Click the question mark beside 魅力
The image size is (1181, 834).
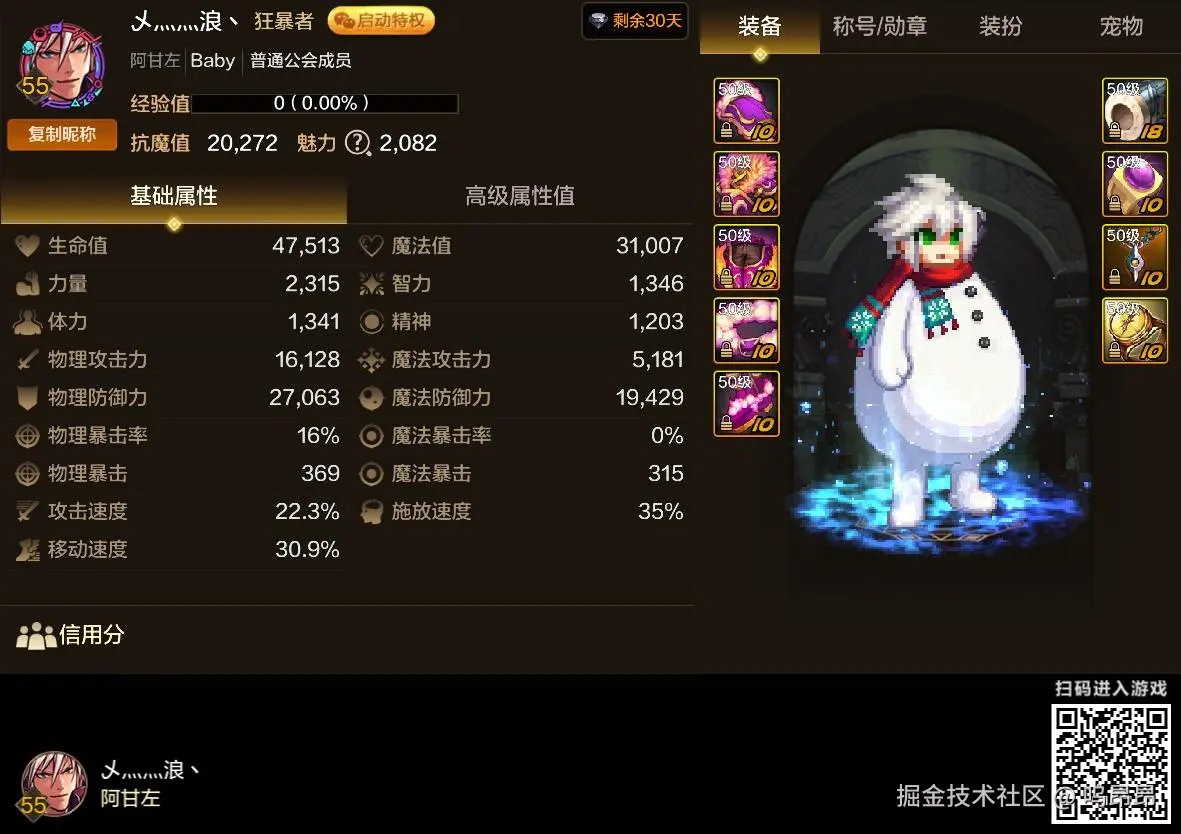pos(357,143)
